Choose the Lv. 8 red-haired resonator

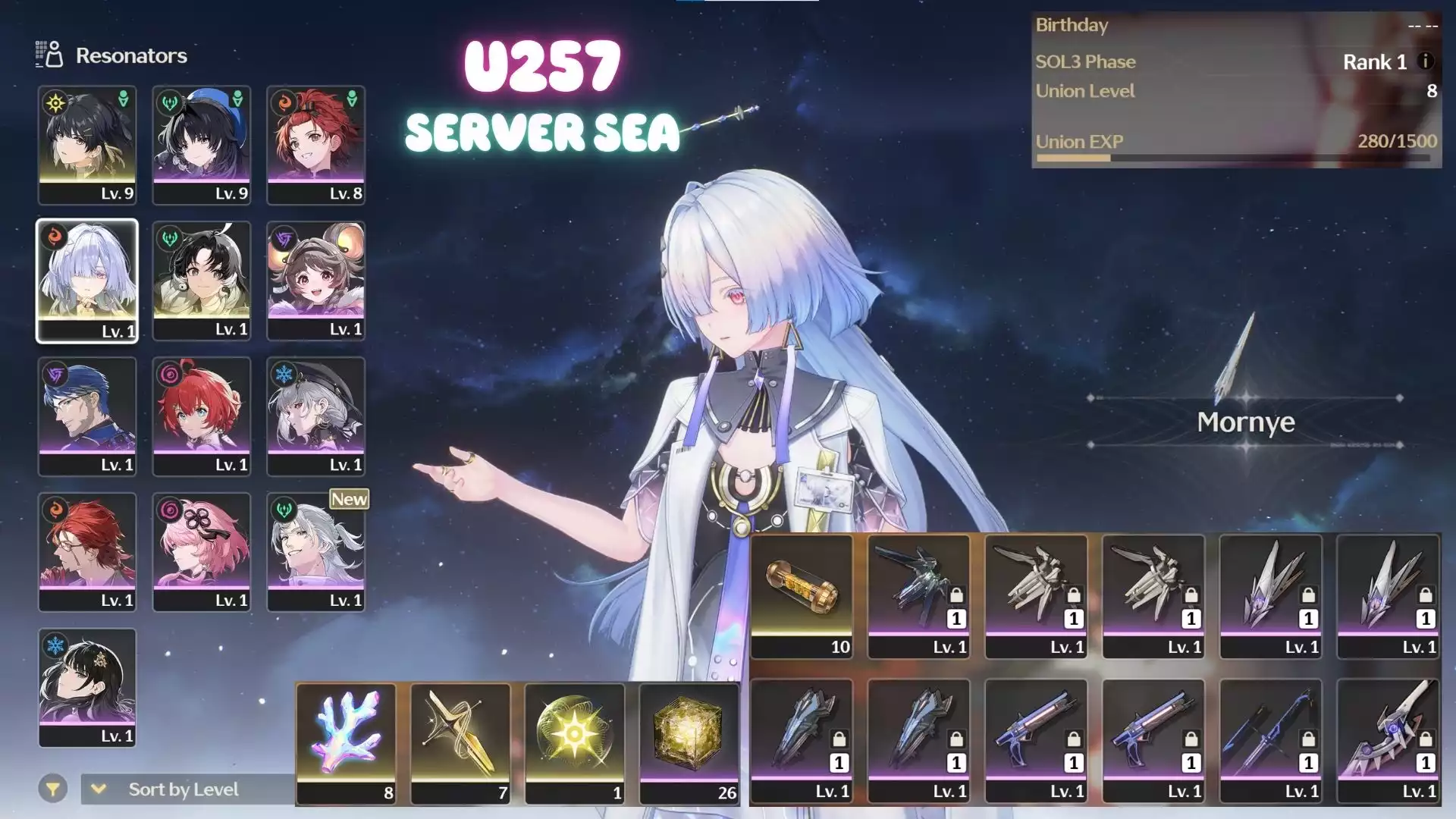pyautogui.click(x=315, y=145)
